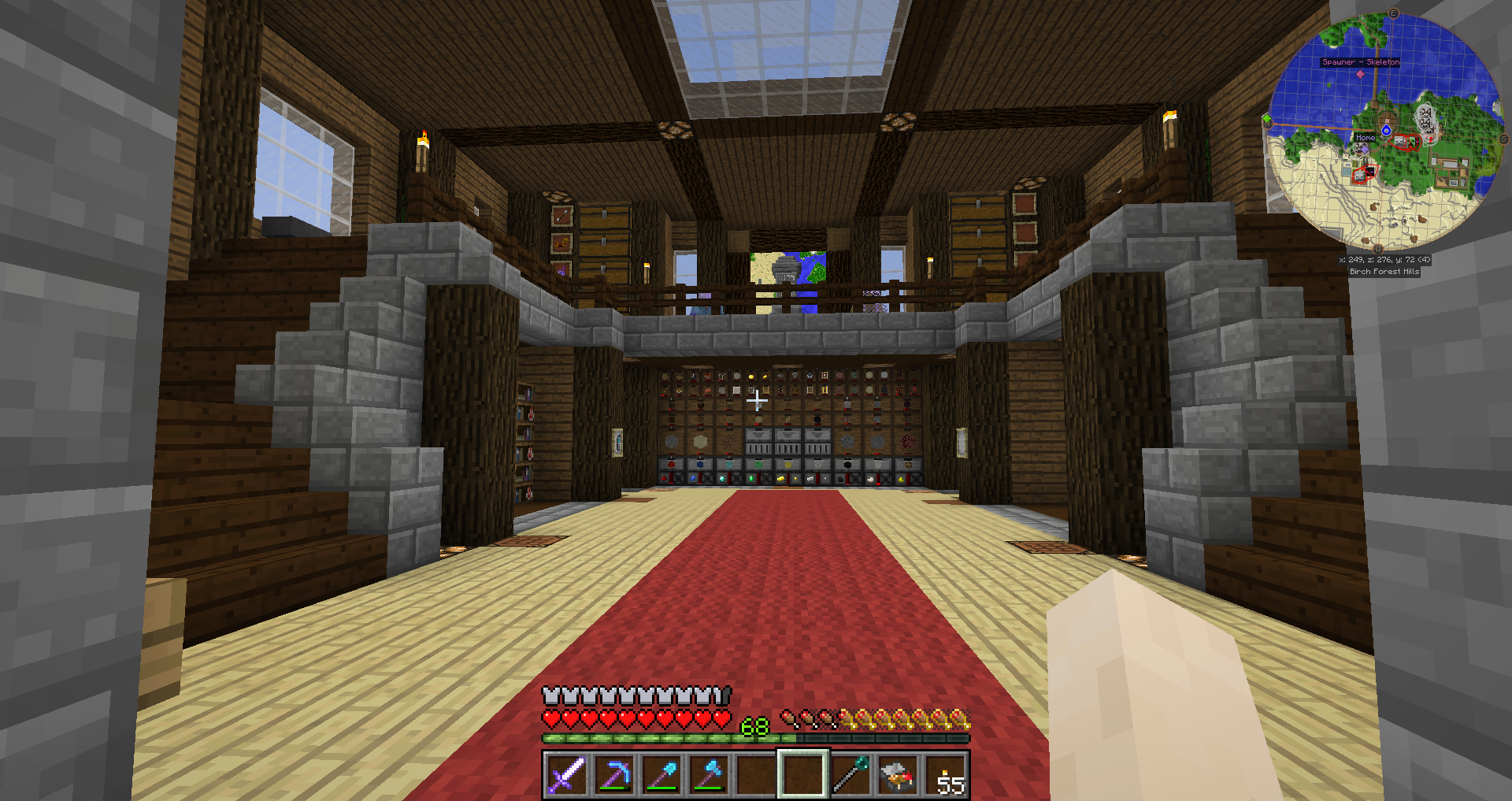Select the teal-tipped staff hotbar slot
The width and height of the screenshot is (1512, 801).
[850, 774]
